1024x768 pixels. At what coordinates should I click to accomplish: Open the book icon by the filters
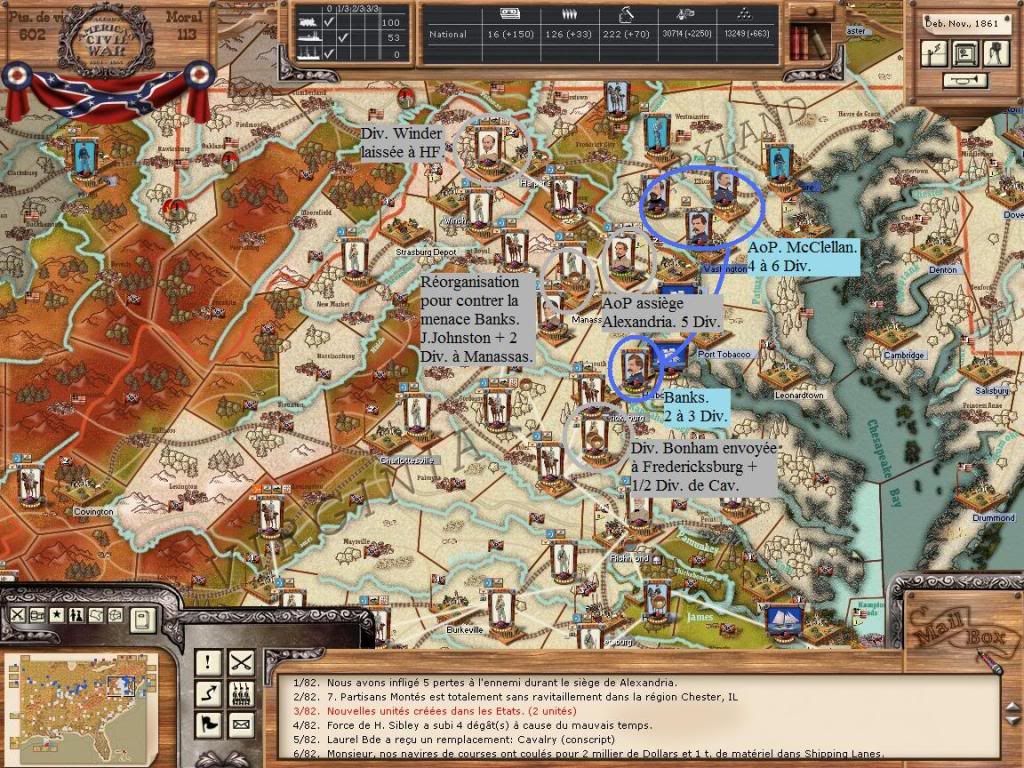pos(142,619)
